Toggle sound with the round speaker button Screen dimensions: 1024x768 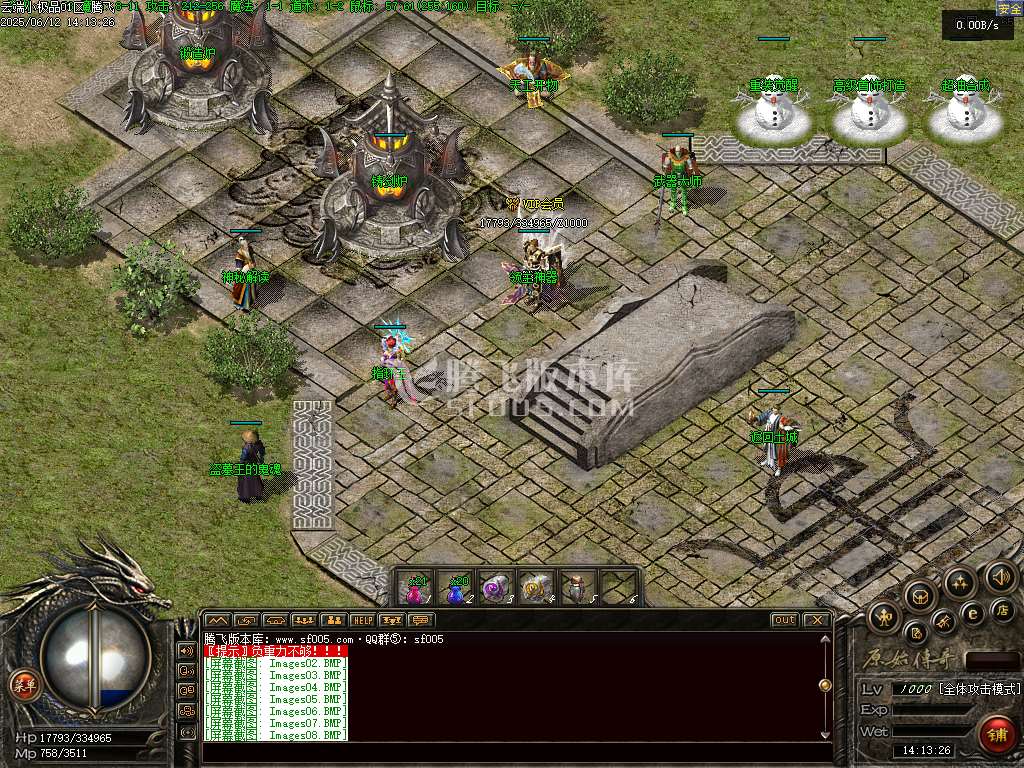point(1000,577)
